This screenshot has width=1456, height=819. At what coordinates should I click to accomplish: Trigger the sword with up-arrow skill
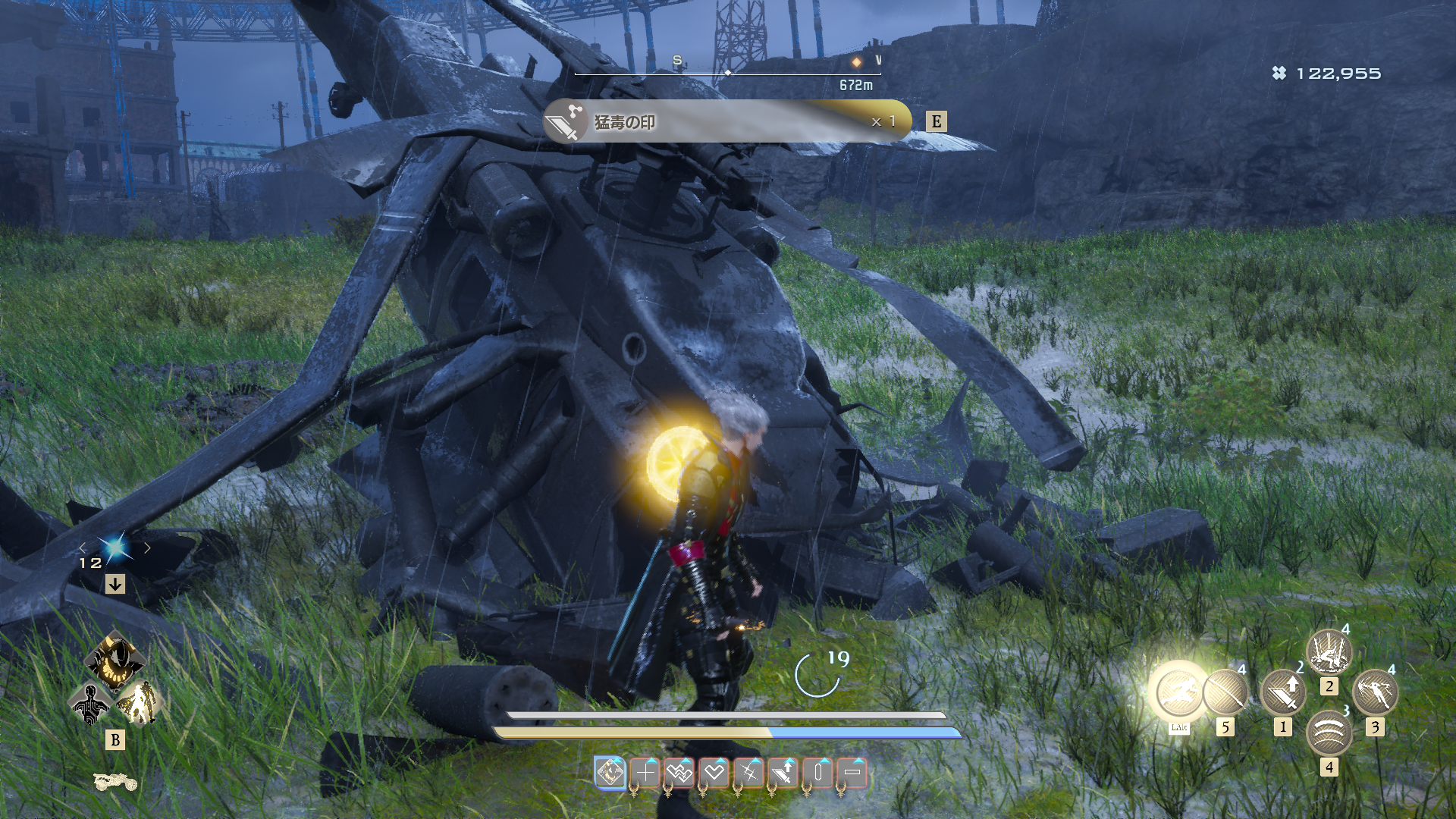tap(1283, 692)
